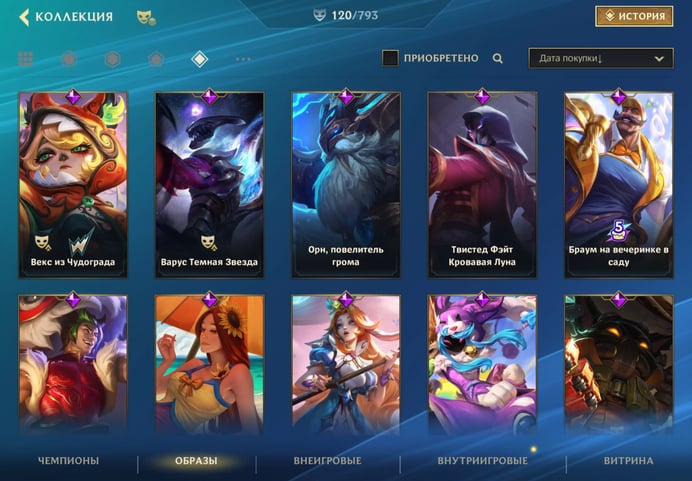The height and width of the screenshot is (481, 692).
Task: Switch to the Чемпионы tab
Action: pos(68,461)
